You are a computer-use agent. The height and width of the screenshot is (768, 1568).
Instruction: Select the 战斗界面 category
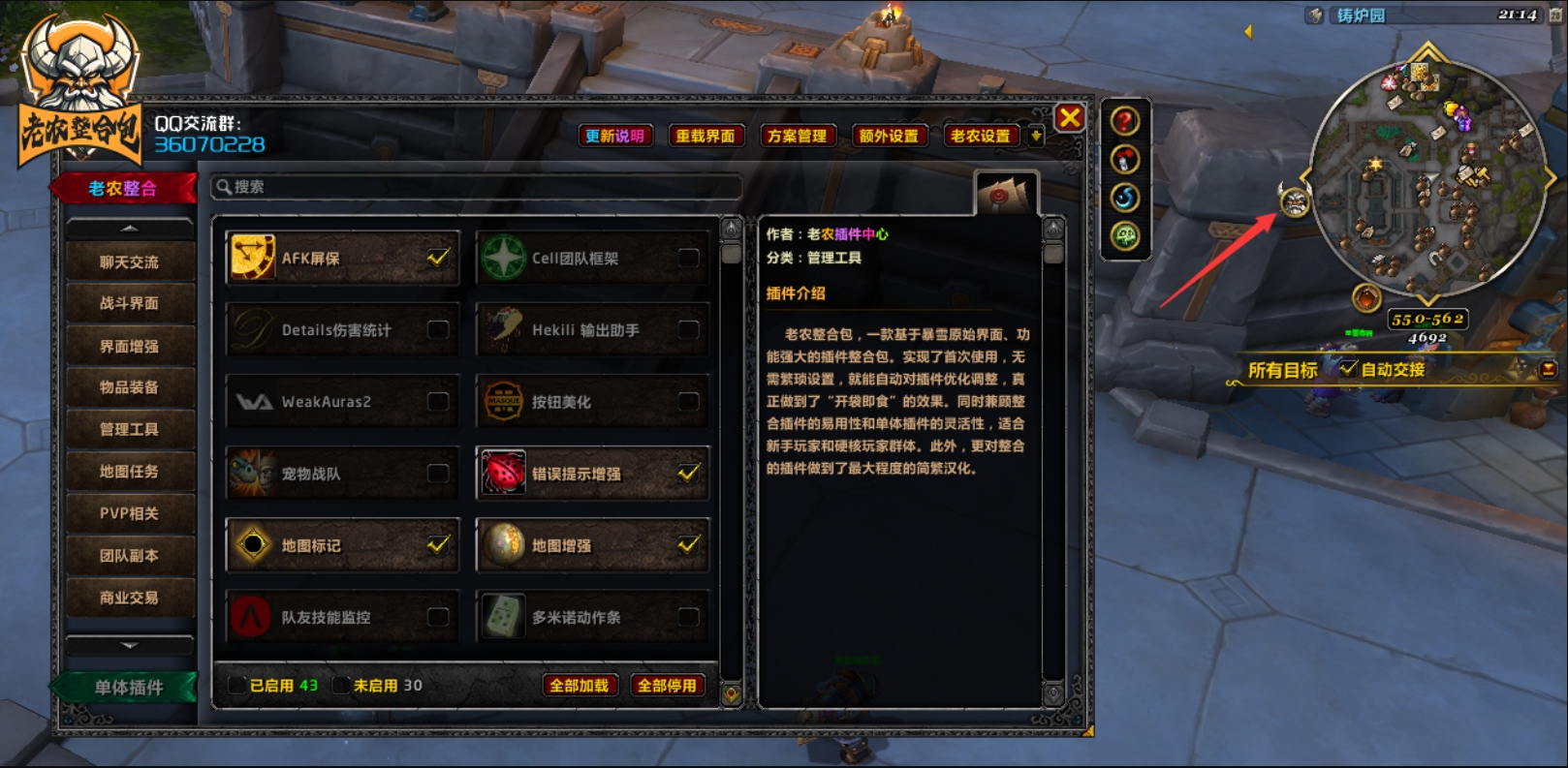pyautogui.click(x=129, y=303)
